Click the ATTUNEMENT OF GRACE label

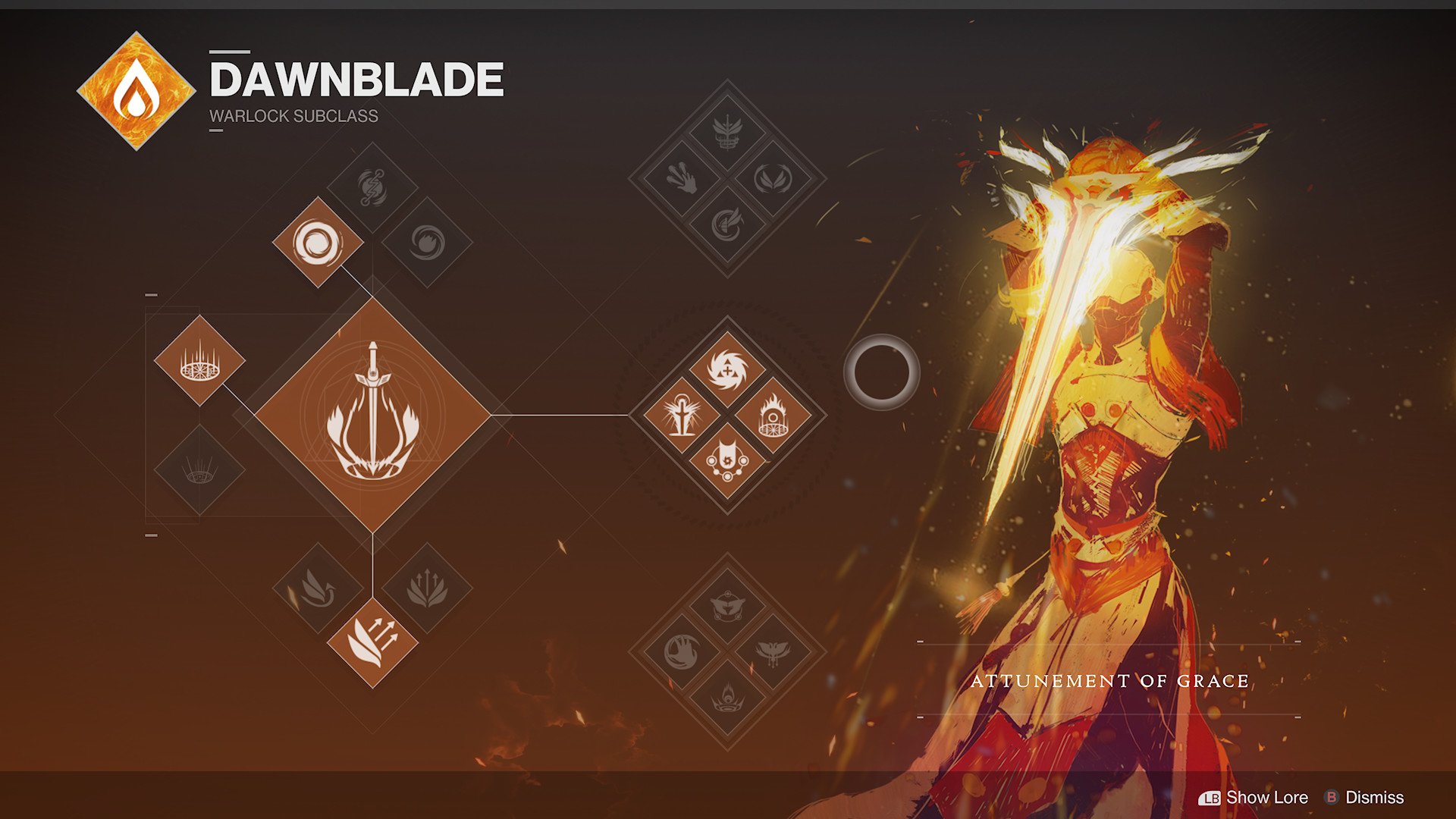[x=1112, y=681]
